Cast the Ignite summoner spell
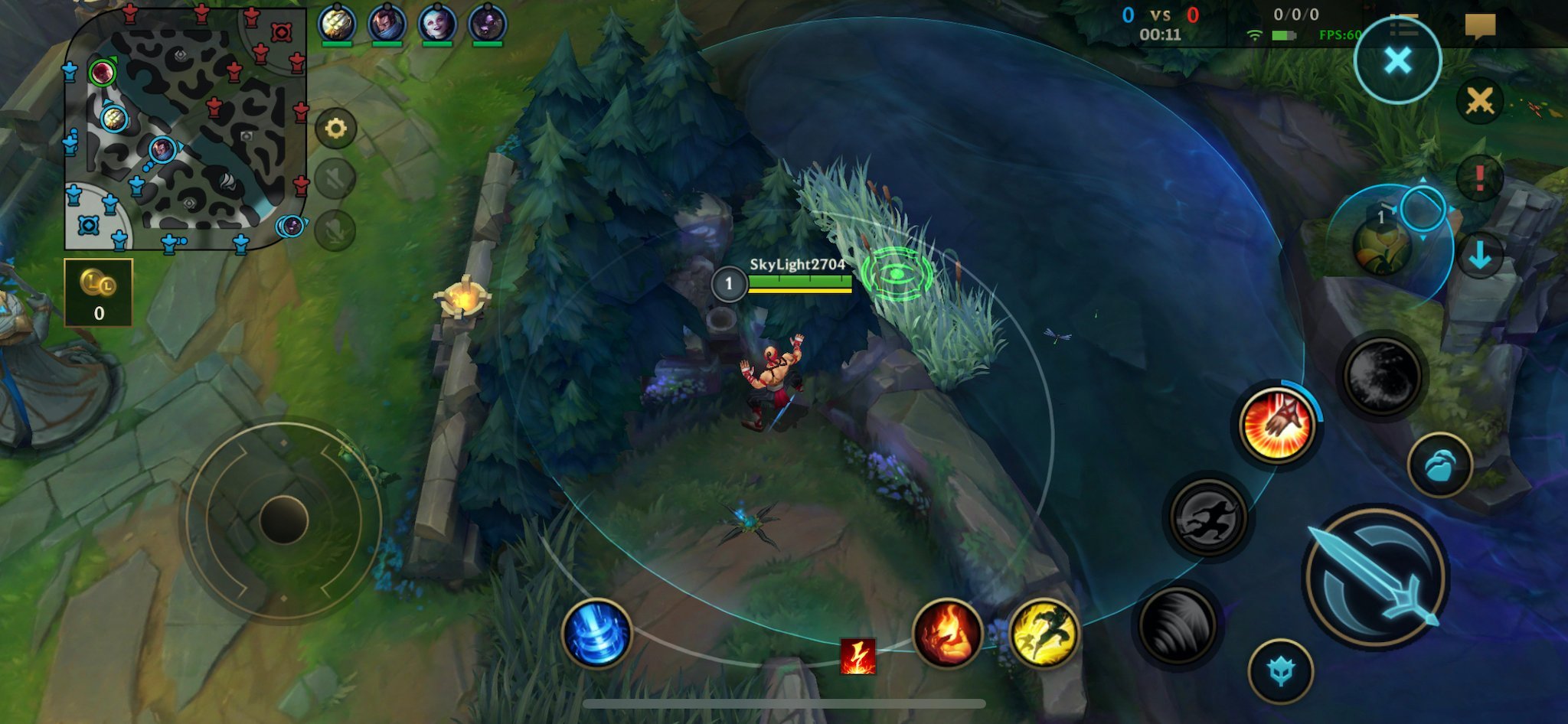 tap(947, 634)
